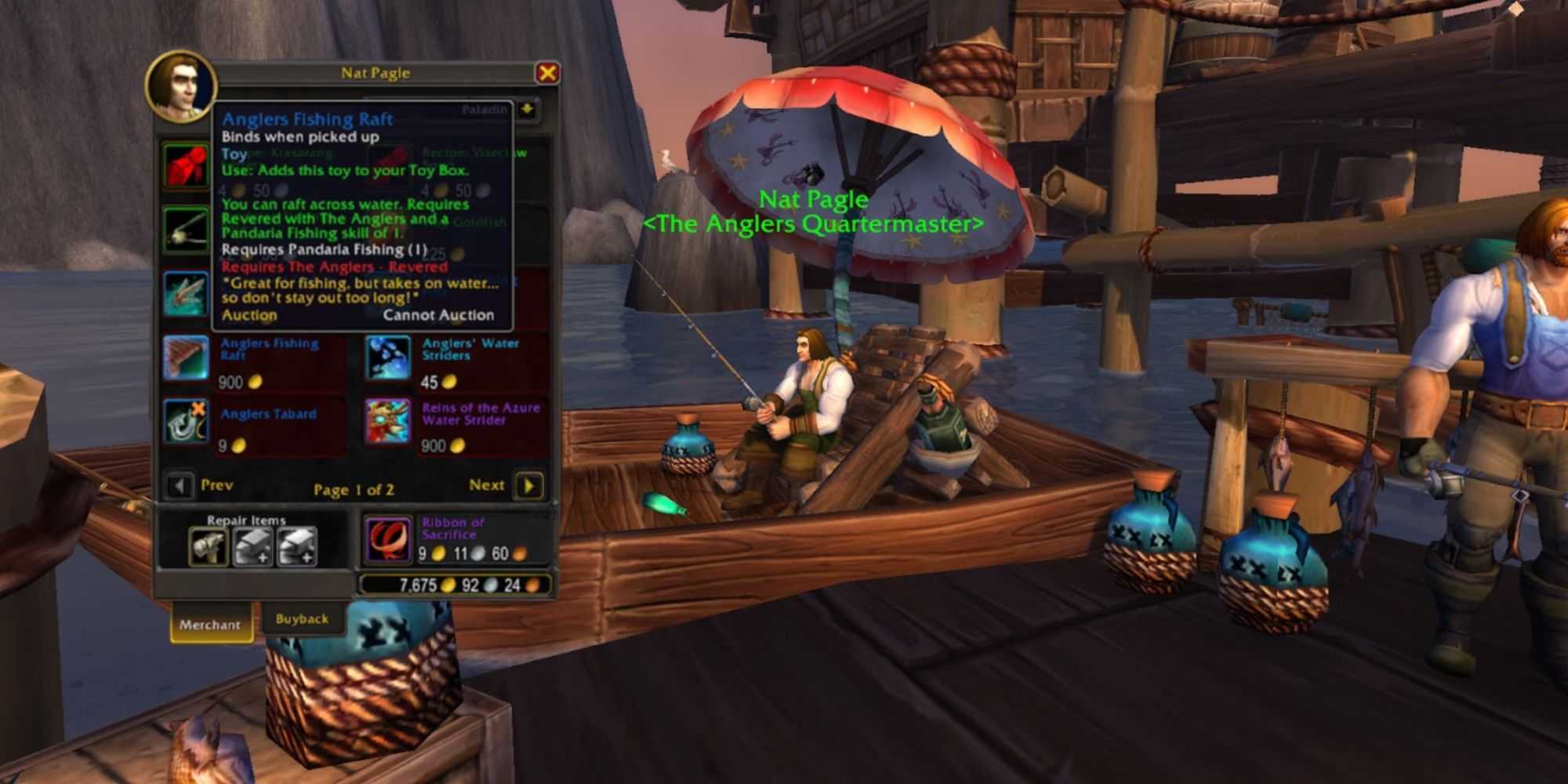Screen dimensions: 1568x784
Task: Buy Reins of the Azure Water Strider
Action: (388, 421)
